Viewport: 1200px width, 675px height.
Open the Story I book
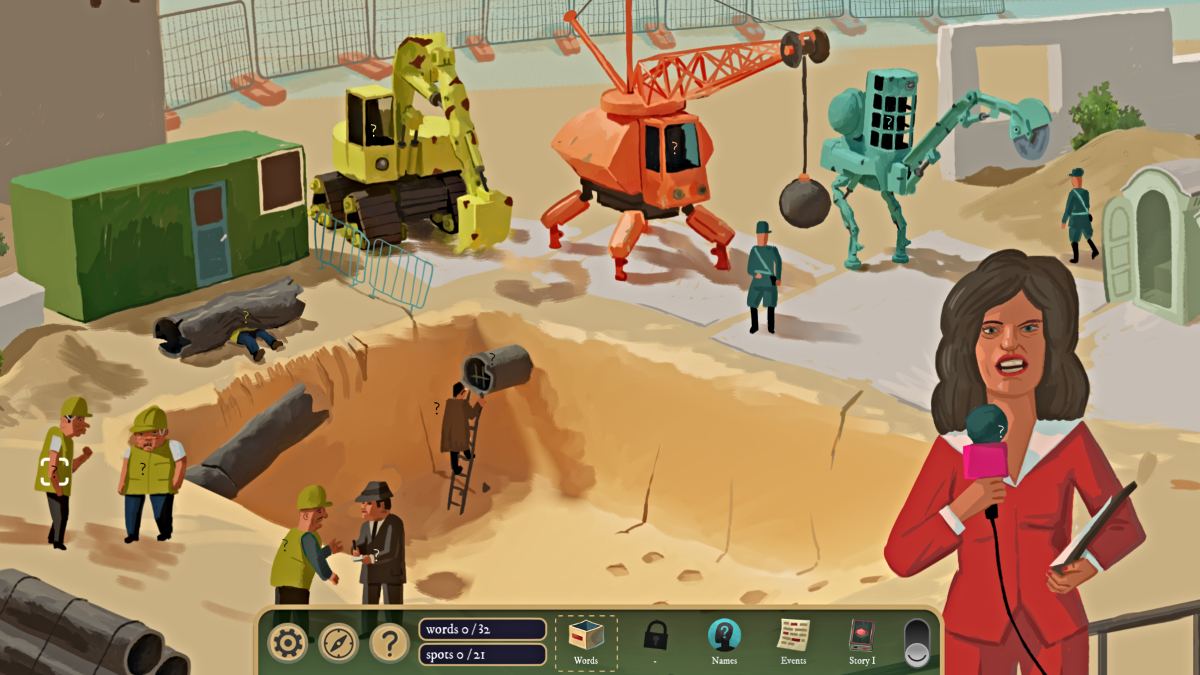pos(861,640)
